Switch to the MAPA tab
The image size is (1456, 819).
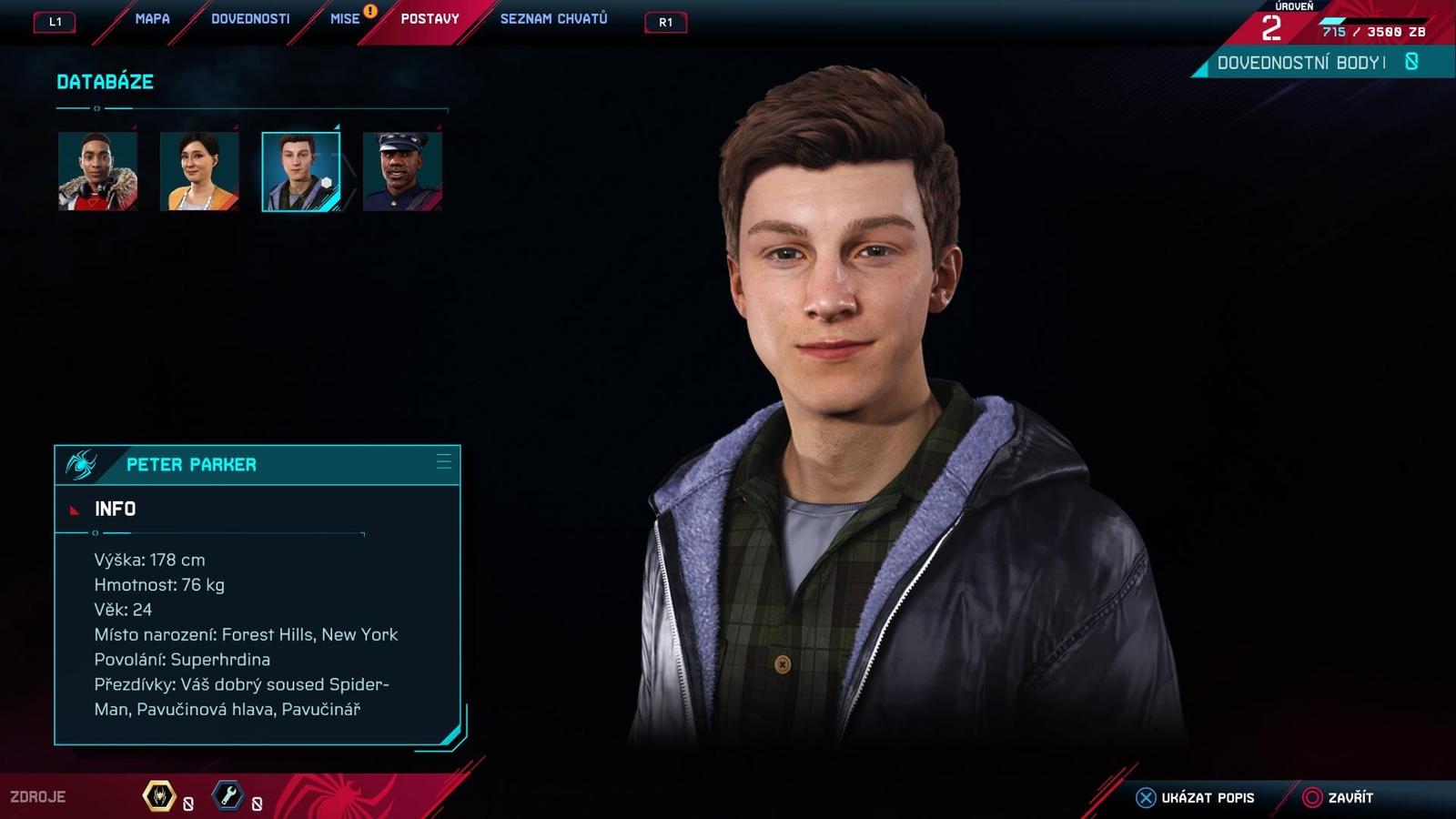(151, 17)
